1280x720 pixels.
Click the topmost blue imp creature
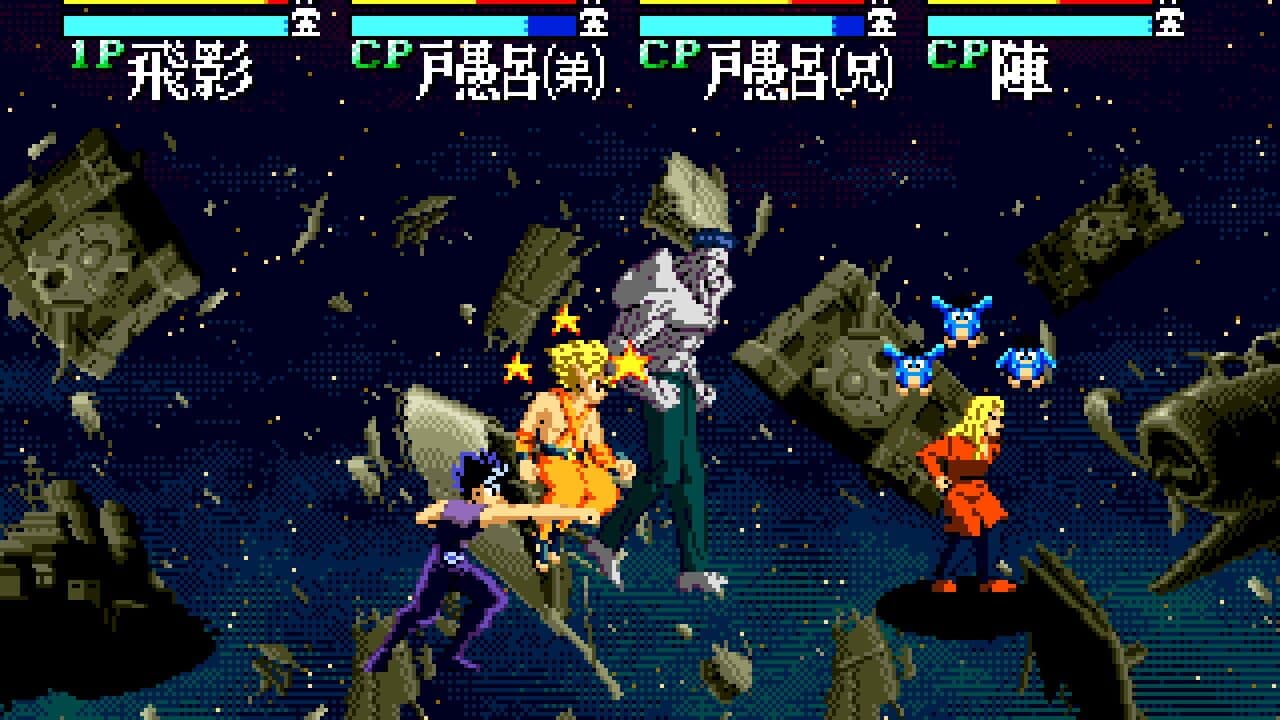(963, 318)
